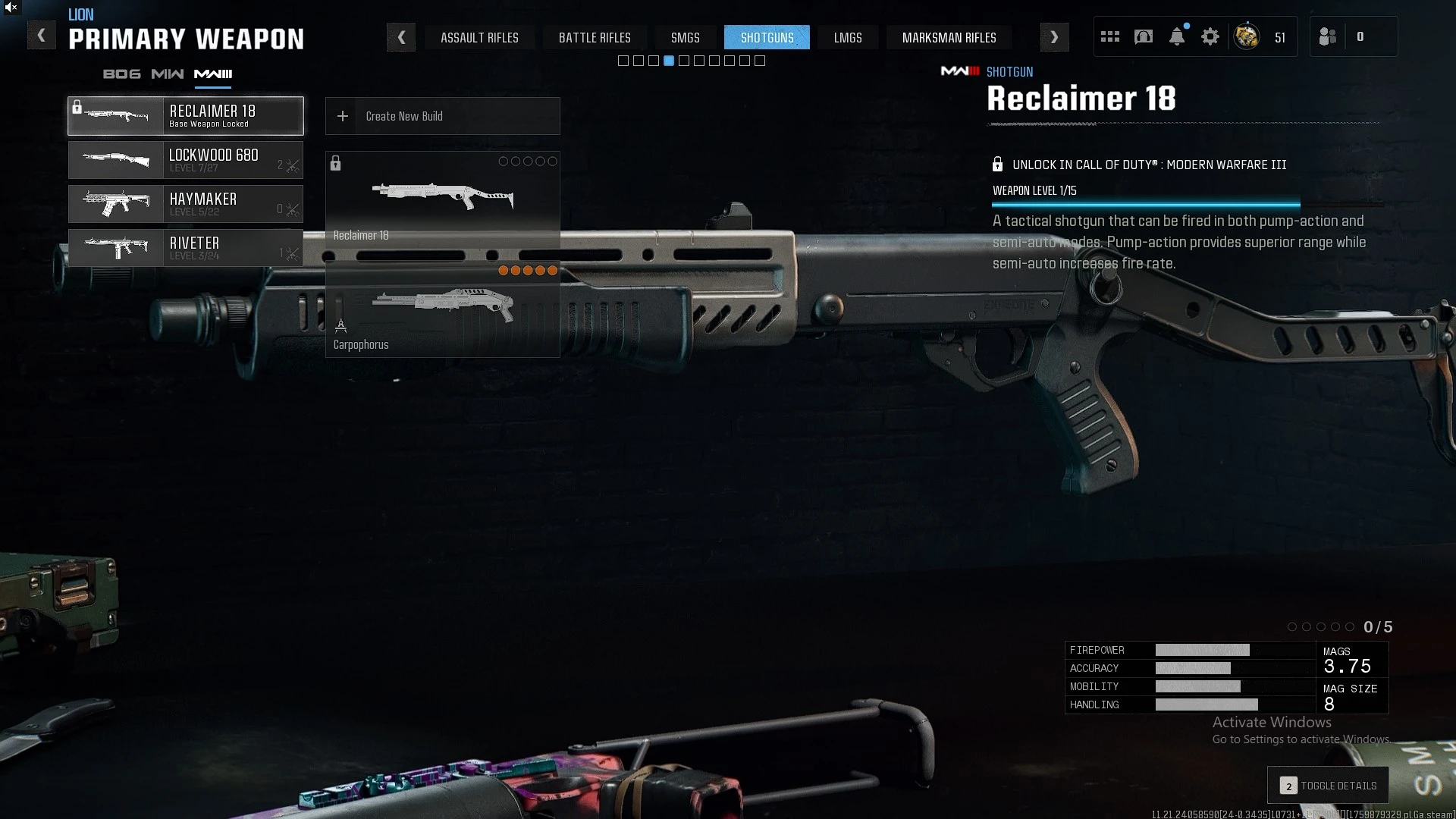Open the Battle Rifles tab
1456x819 pixels.
point(595,37)
